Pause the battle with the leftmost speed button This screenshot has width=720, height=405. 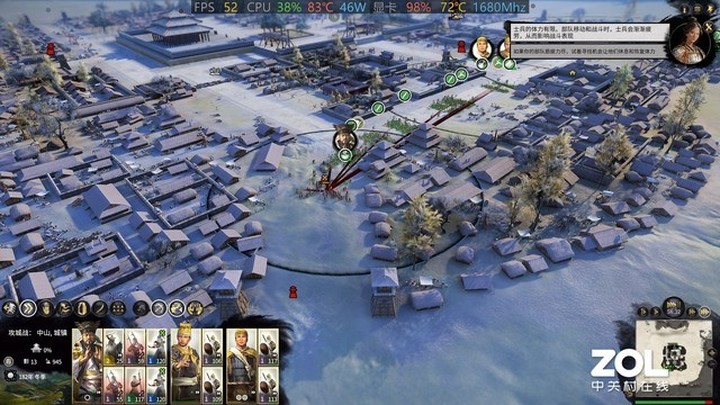pos(643,312)
